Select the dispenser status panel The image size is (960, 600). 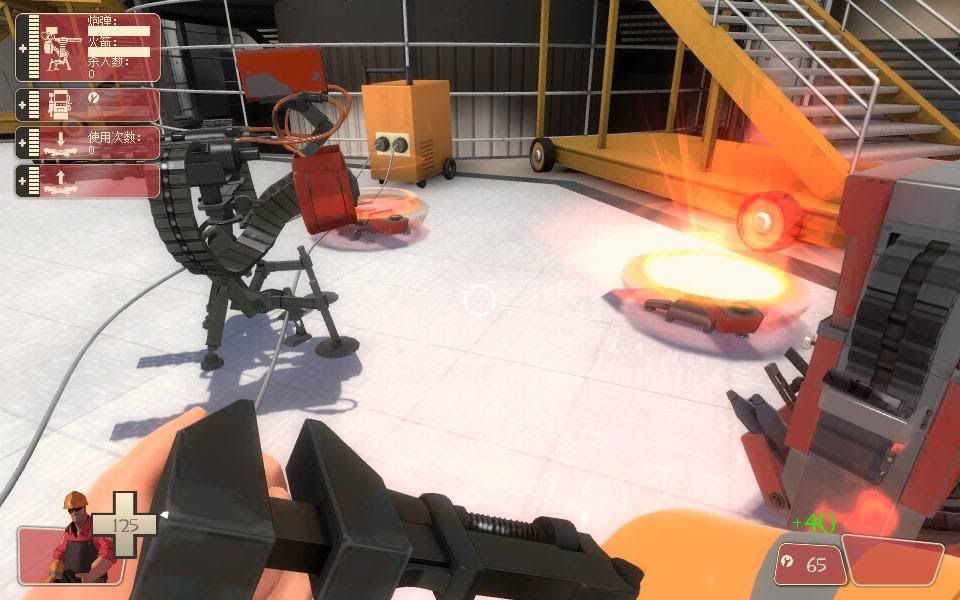(x=87, y=104)
